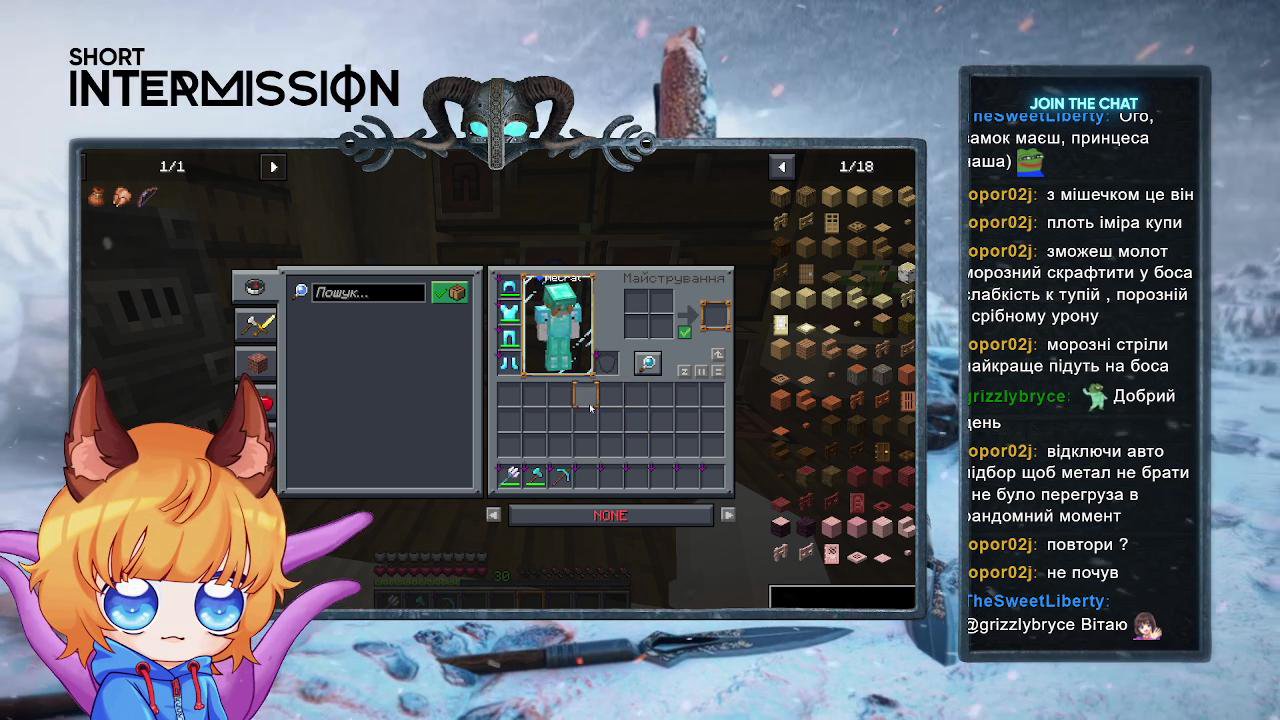Click the 'z' alphabetical sort icon
Image resolution: width=1280 pixels, height=720 pixels.
click(x=684, y=371)
